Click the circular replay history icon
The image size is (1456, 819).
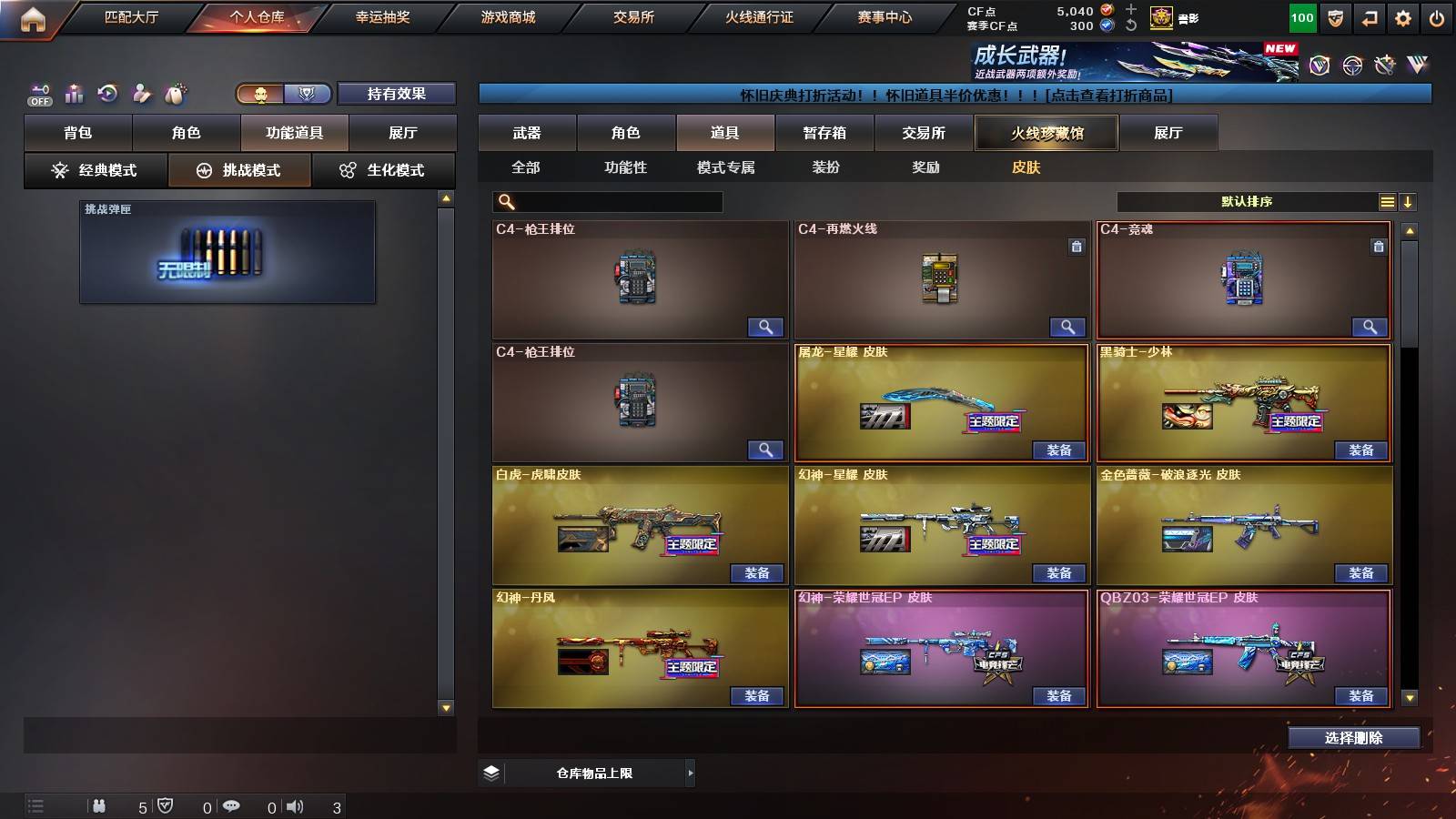click(x=109, y=92)
